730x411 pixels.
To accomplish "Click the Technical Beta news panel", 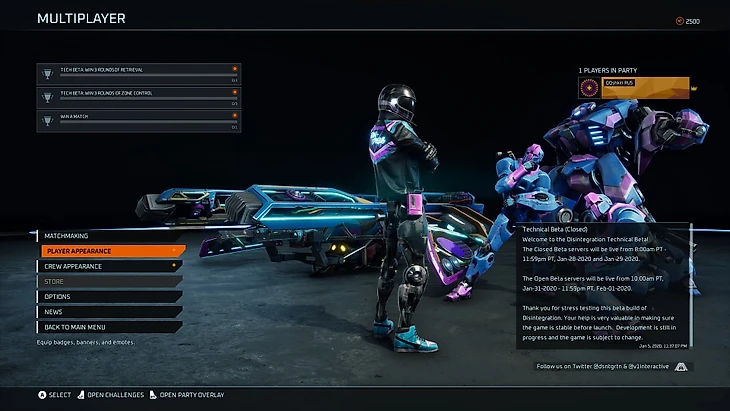I will tap(603, 286).
